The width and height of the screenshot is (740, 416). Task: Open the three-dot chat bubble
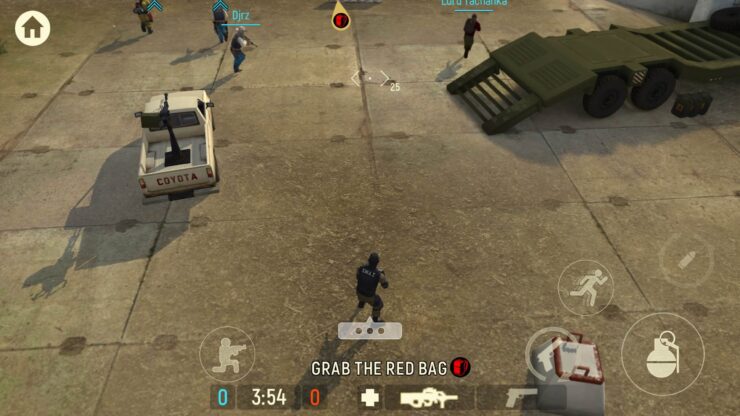click(370, 330)
